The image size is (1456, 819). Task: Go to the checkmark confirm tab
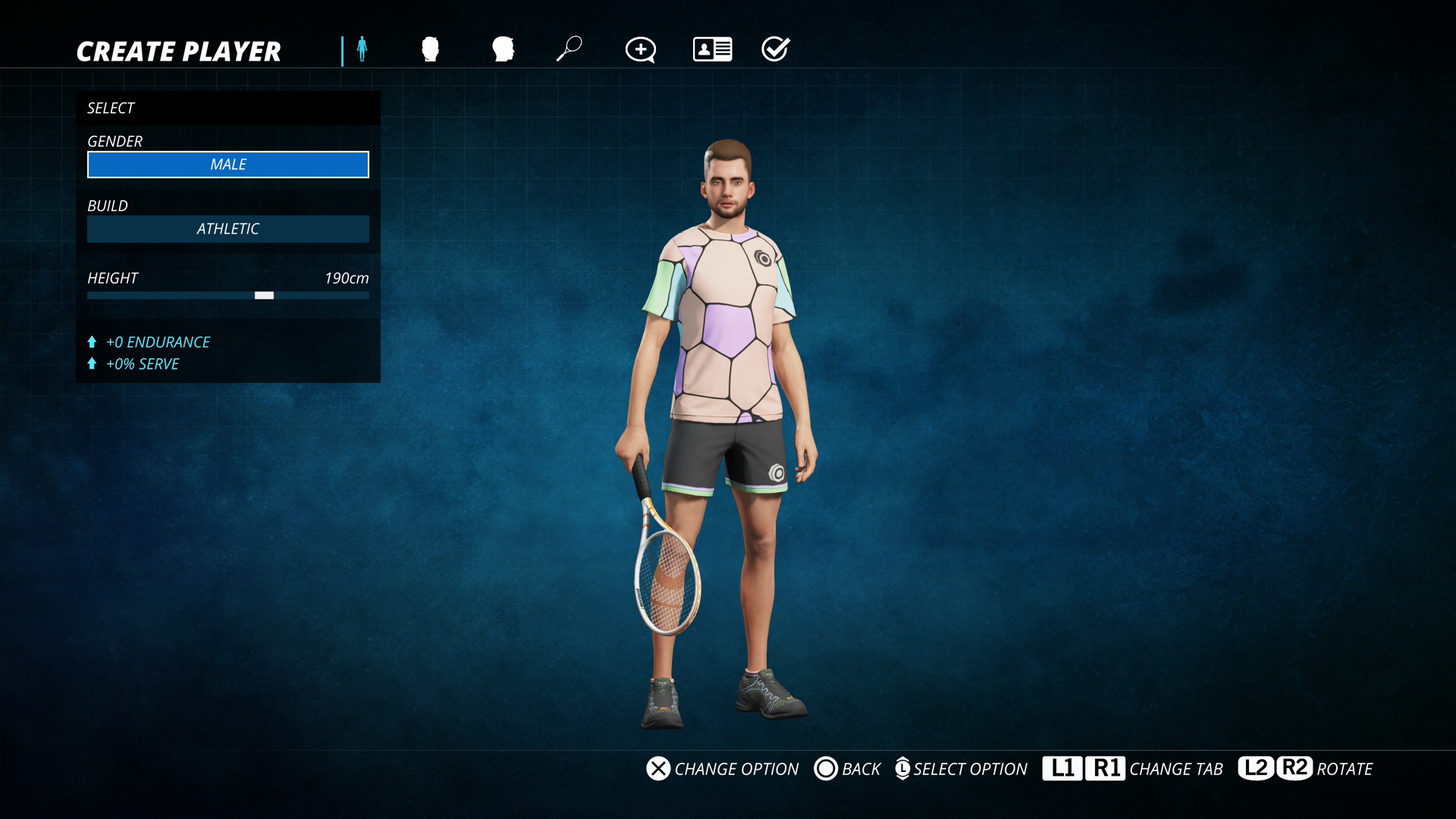[775, 49]
